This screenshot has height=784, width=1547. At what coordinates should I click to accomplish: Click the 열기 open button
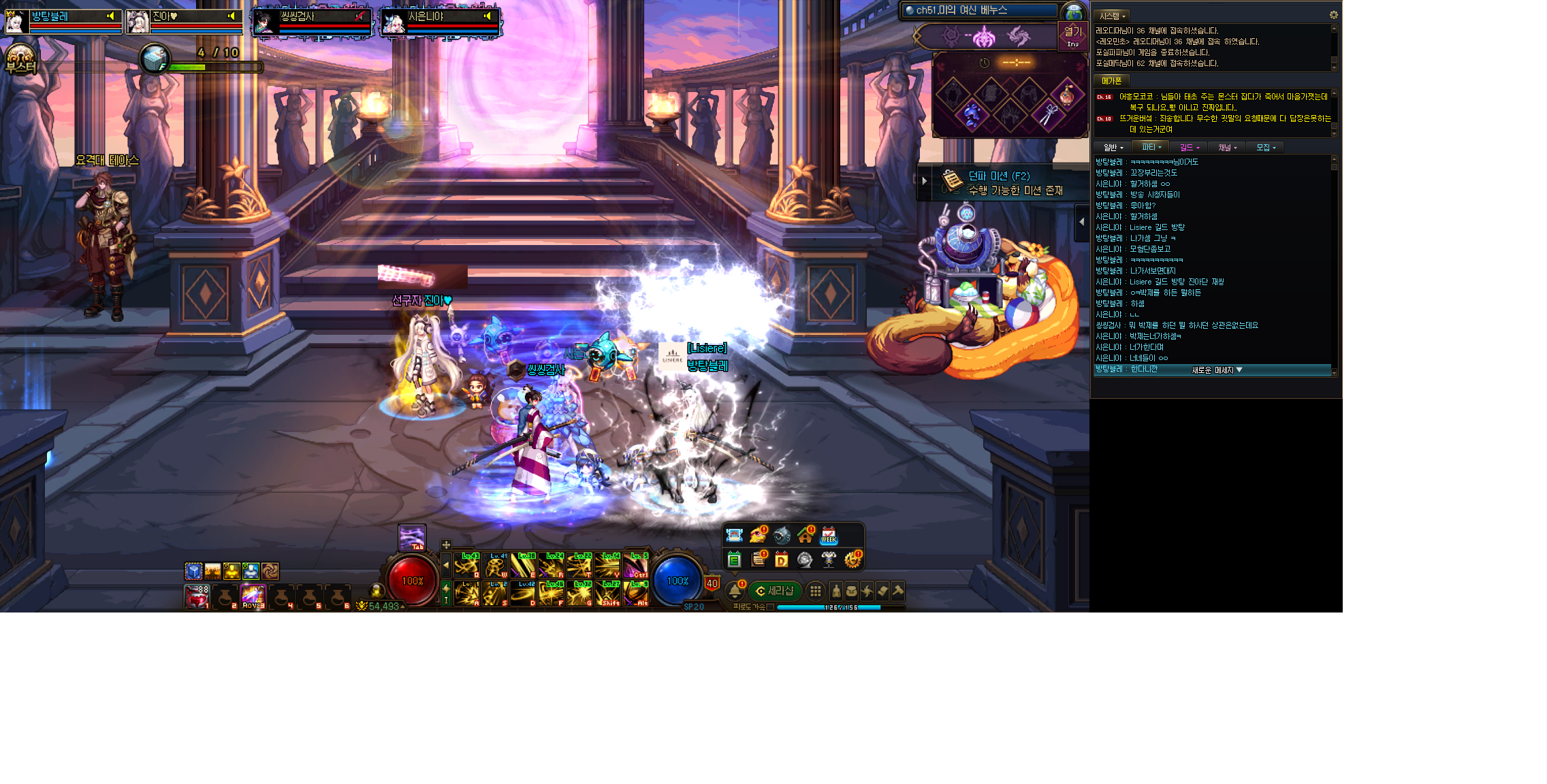[1072, 35]
